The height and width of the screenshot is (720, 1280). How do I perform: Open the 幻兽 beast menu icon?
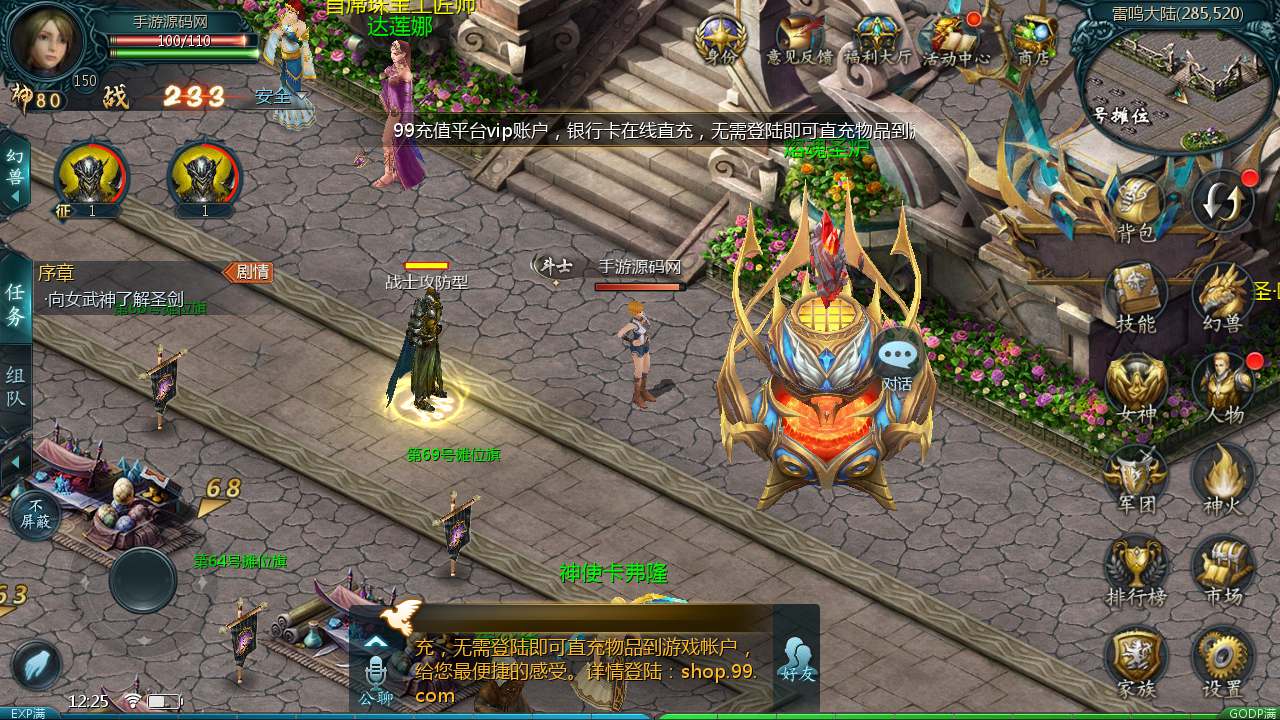1222,295
